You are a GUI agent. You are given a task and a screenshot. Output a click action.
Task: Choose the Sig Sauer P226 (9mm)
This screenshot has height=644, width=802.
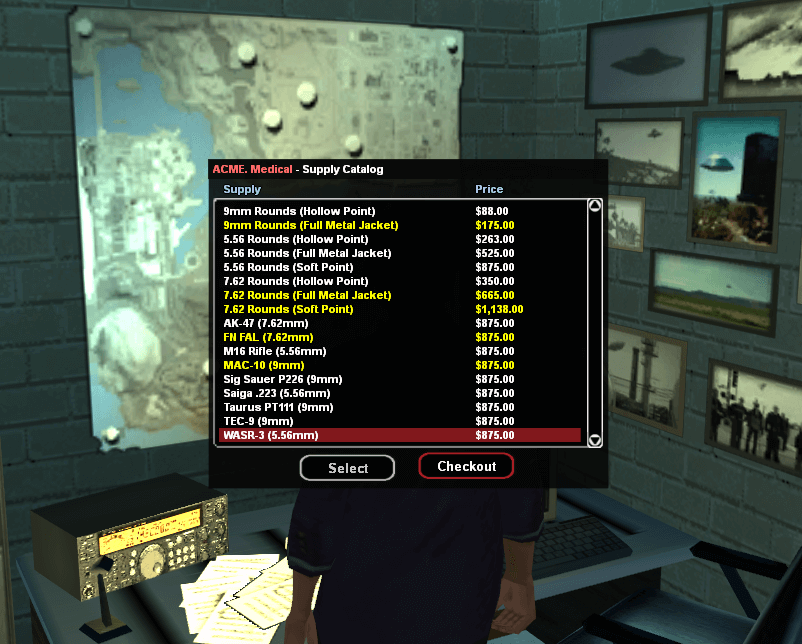click(283, 379)
